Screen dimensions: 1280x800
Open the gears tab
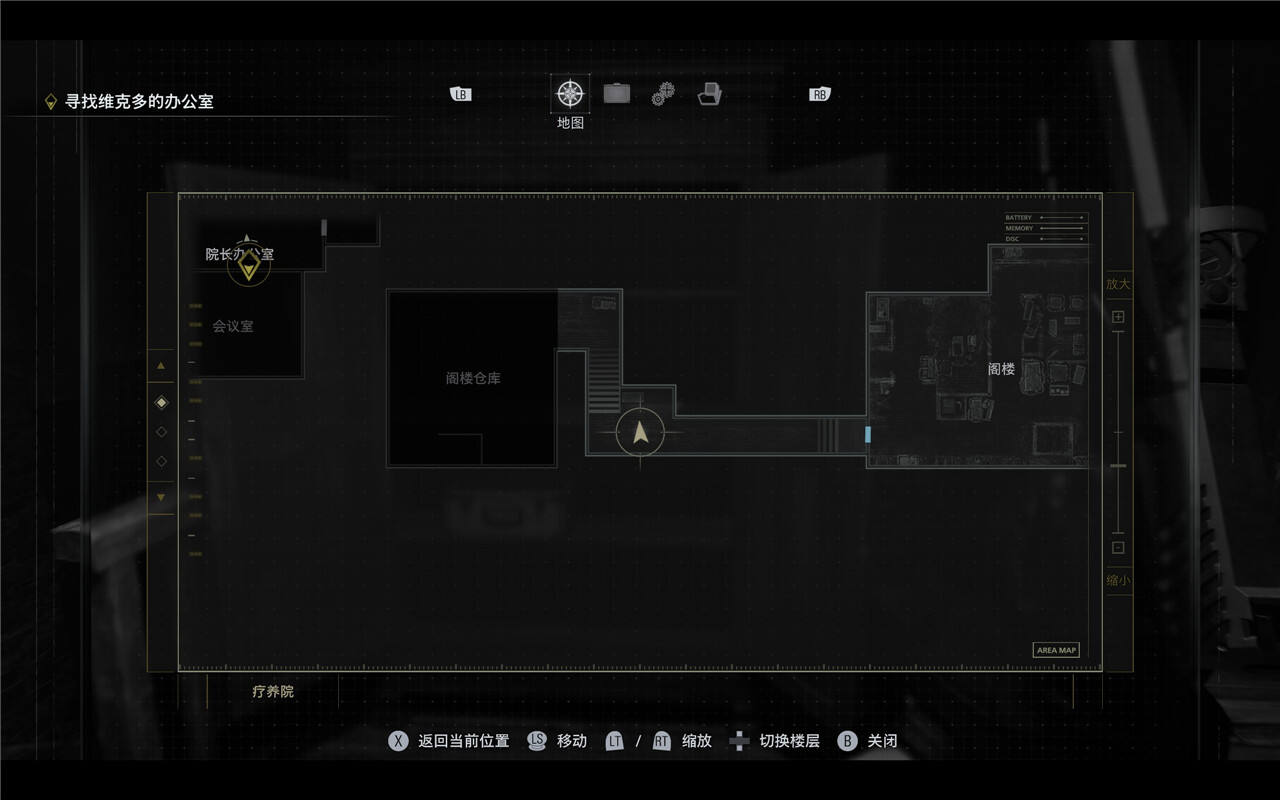[x=663, y=94]
